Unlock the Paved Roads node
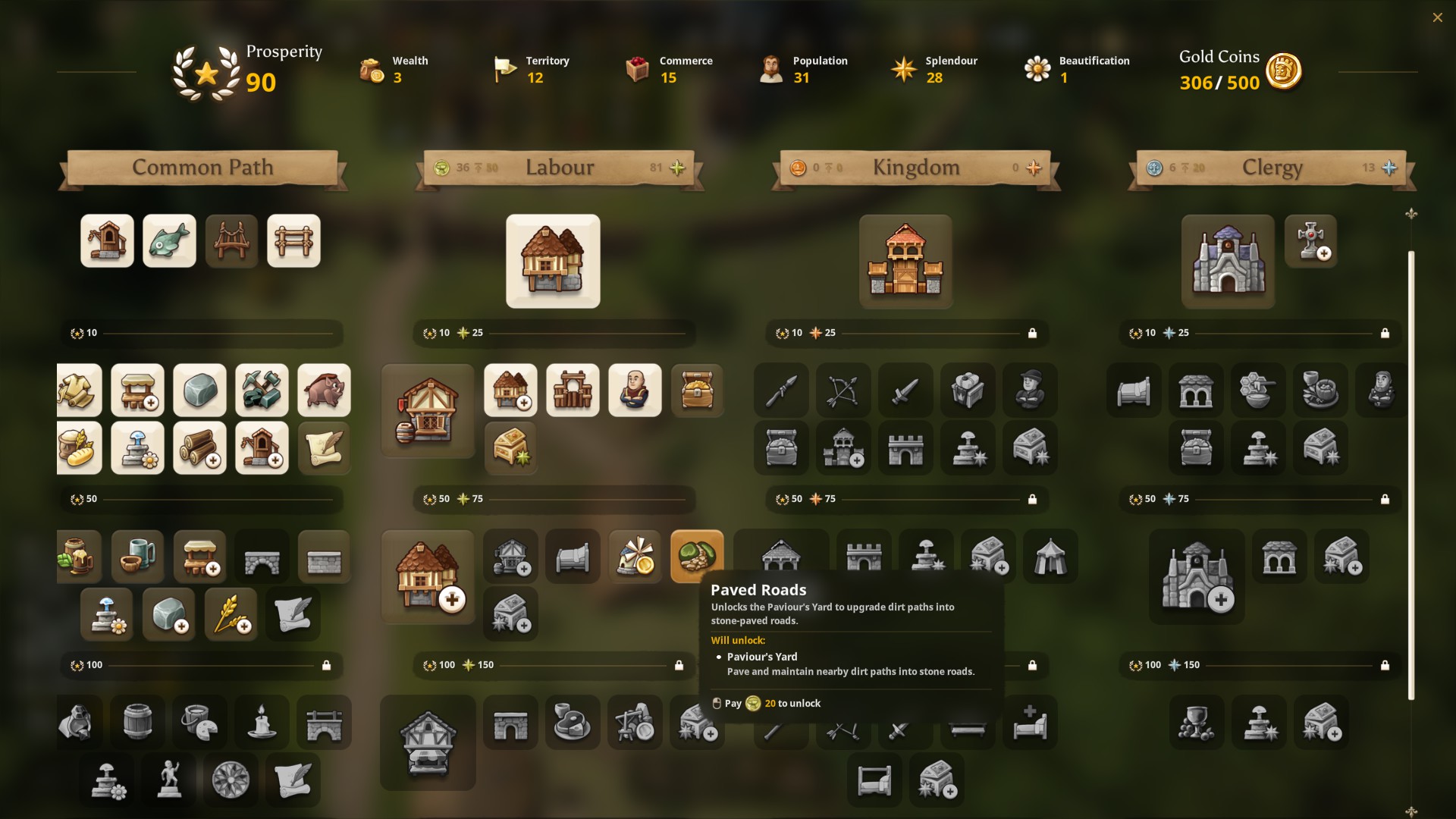 697,556
